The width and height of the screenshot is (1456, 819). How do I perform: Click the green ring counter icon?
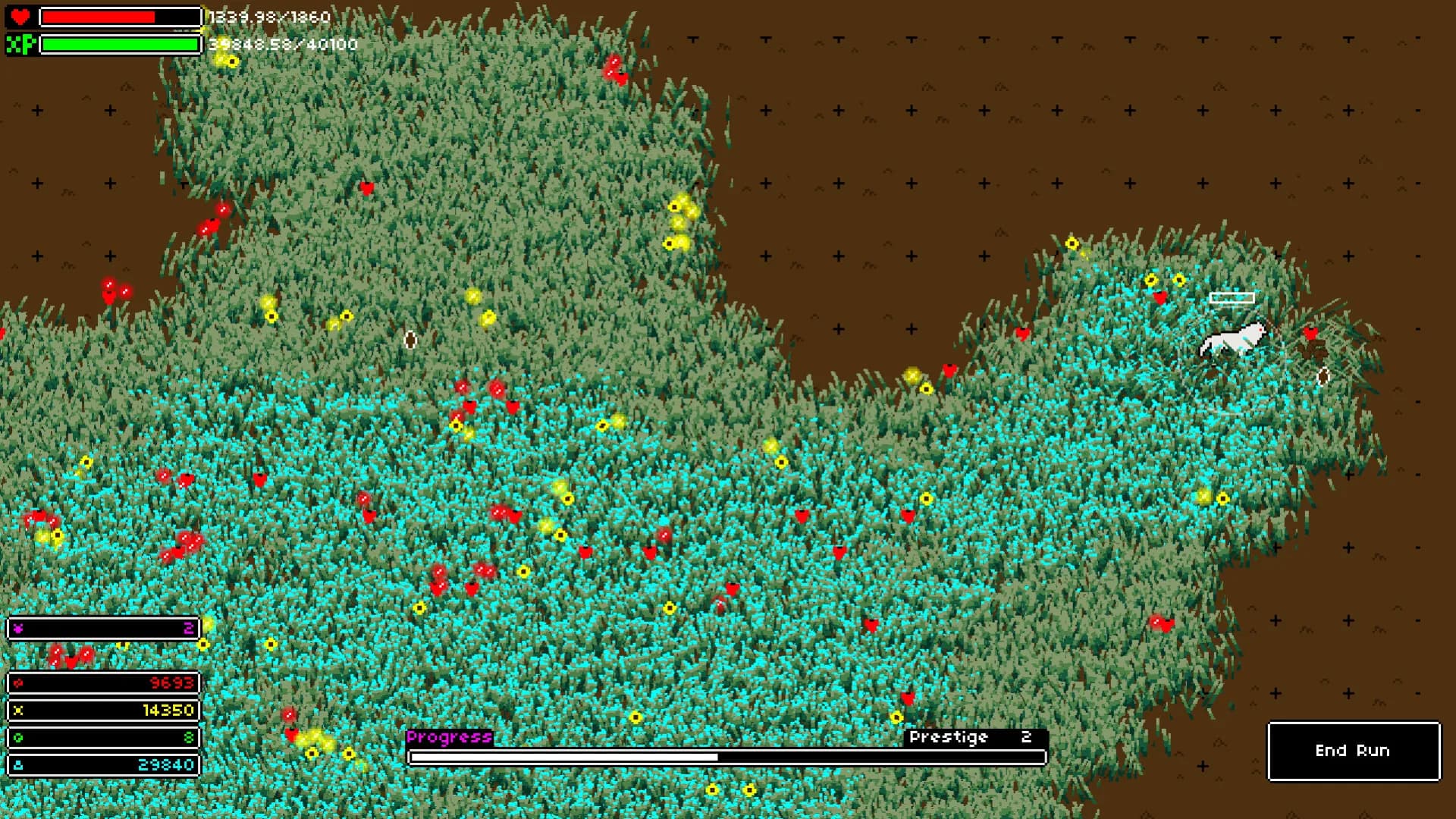point(17,736)
